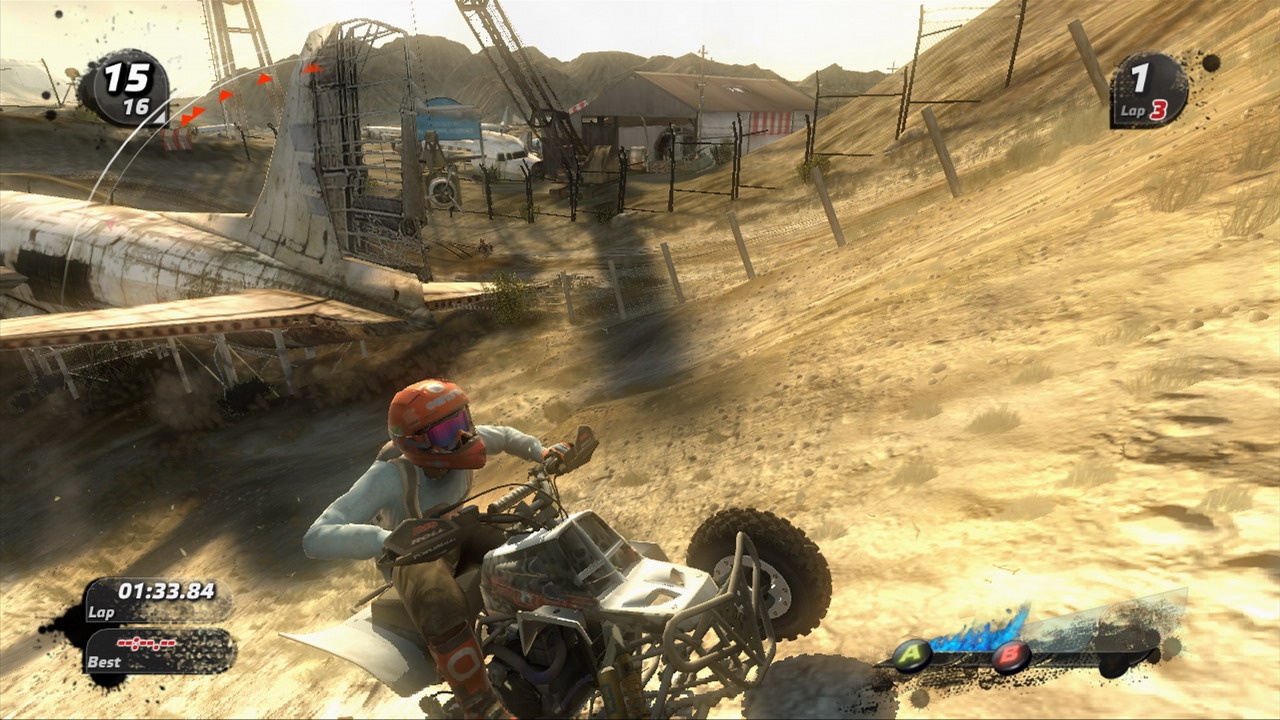This screenshot has width=1280, height=720.
Task: Click the player arrow on the track map
Action: (x=160, y=118)
